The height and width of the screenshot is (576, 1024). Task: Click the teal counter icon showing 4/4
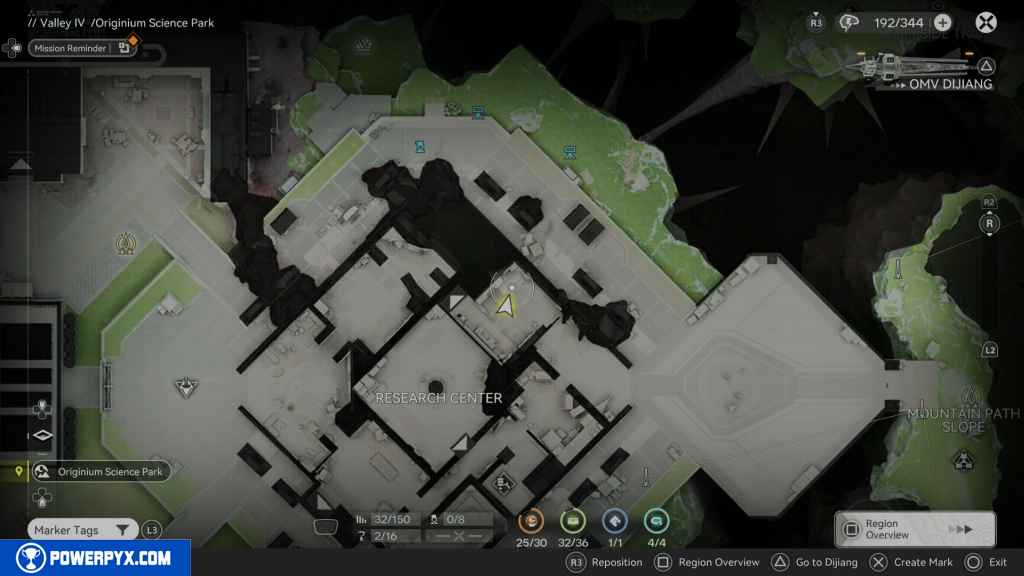(x=656, y=520)
